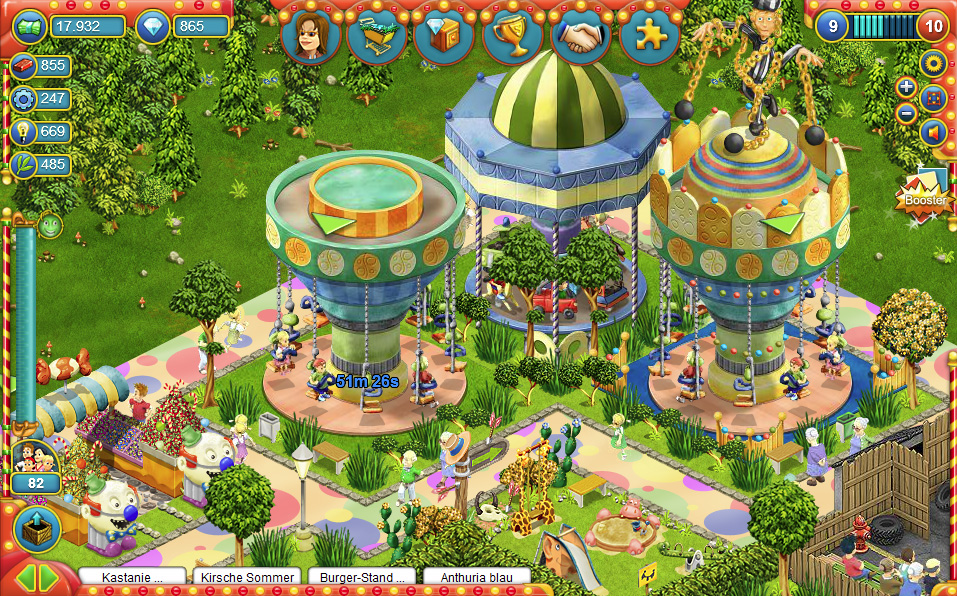
Task: Open the puzzle piece menu
Action: pos(648,36)
